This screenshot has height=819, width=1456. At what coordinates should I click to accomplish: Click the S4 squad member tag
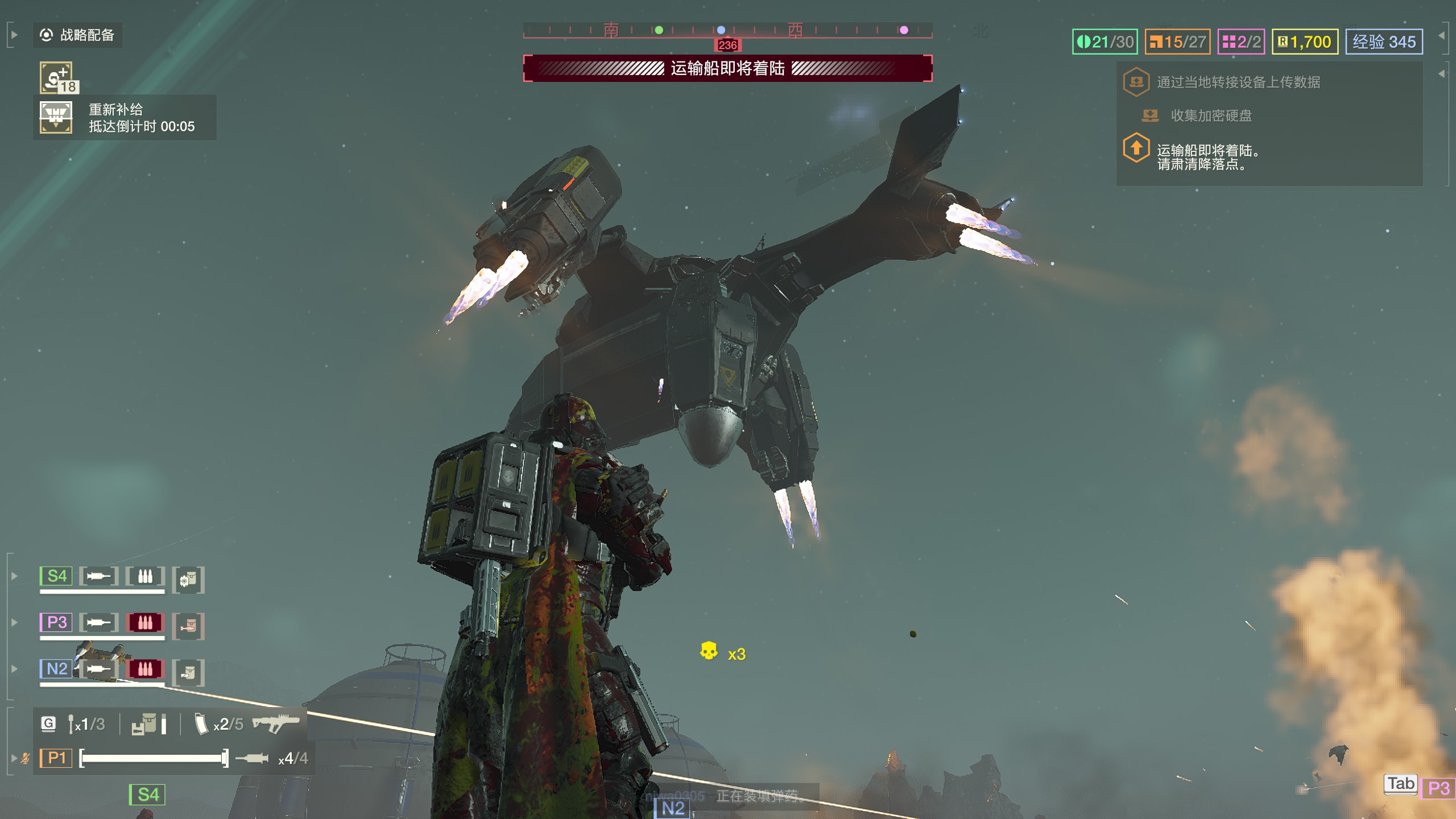pyautogui.click(x=56, y=576)
